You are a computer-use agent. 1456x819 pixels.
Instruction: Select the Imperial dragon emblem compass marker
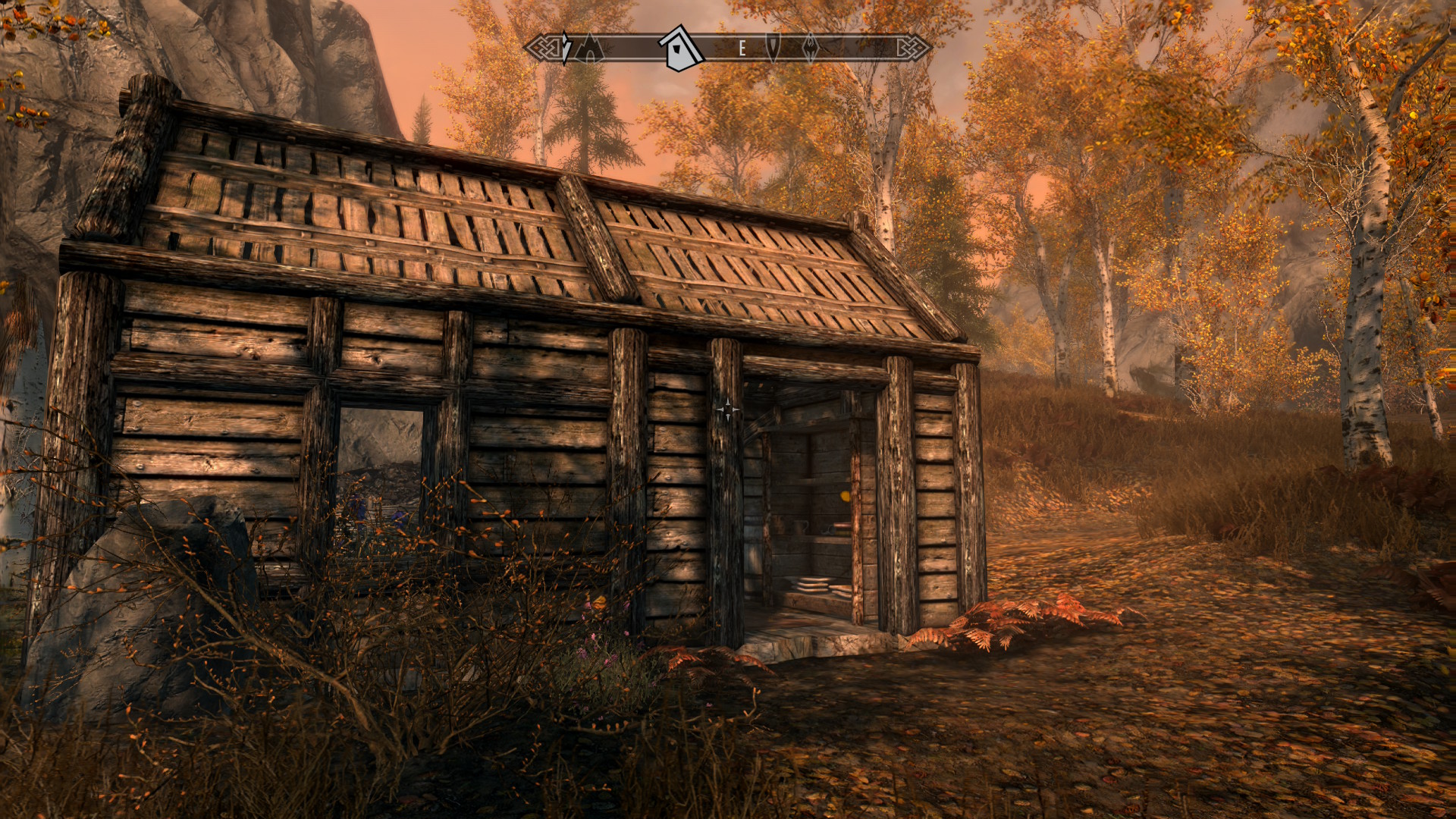click(x=810, y=47)
